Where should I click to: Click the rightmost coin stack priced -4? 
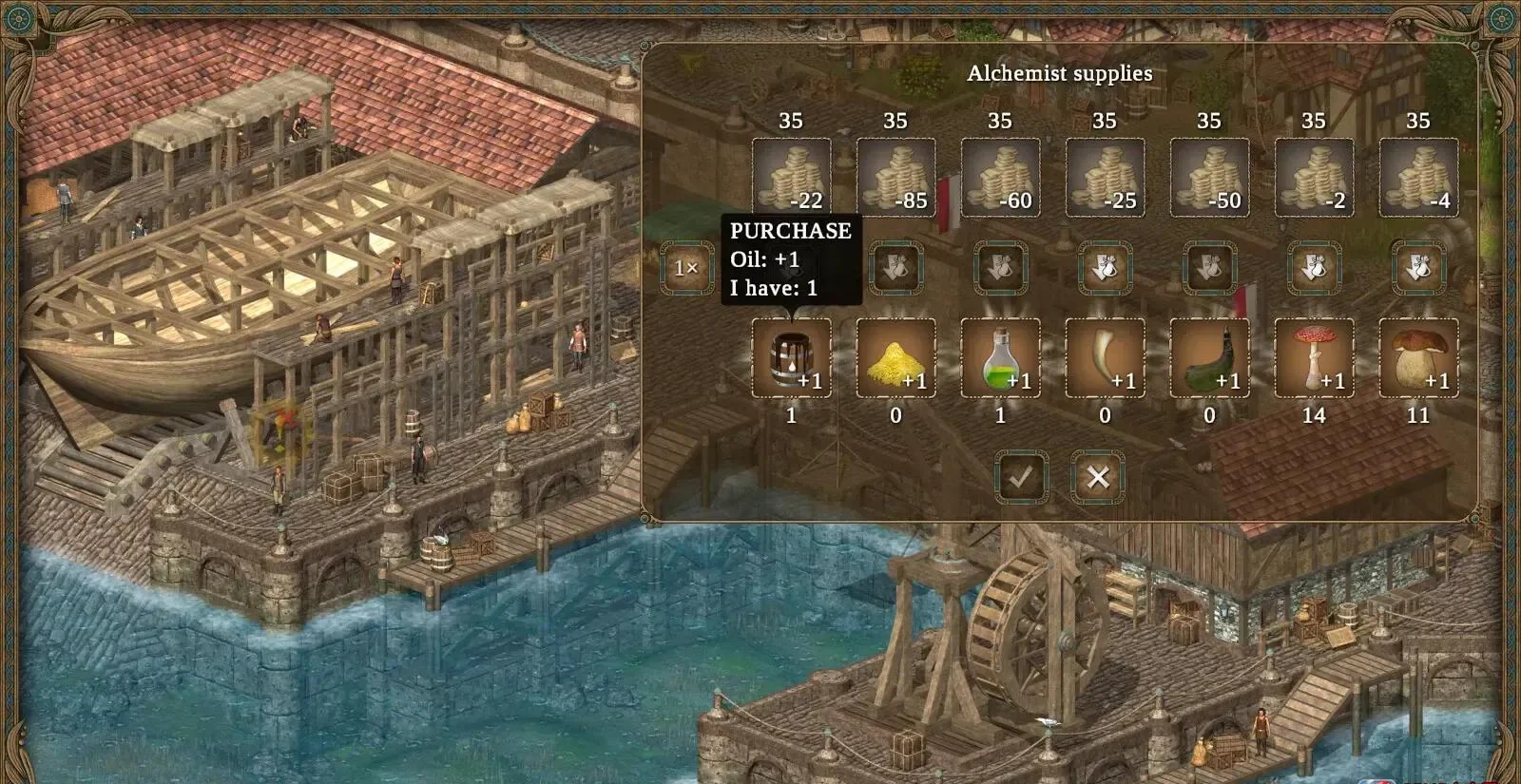point(1418,176)
